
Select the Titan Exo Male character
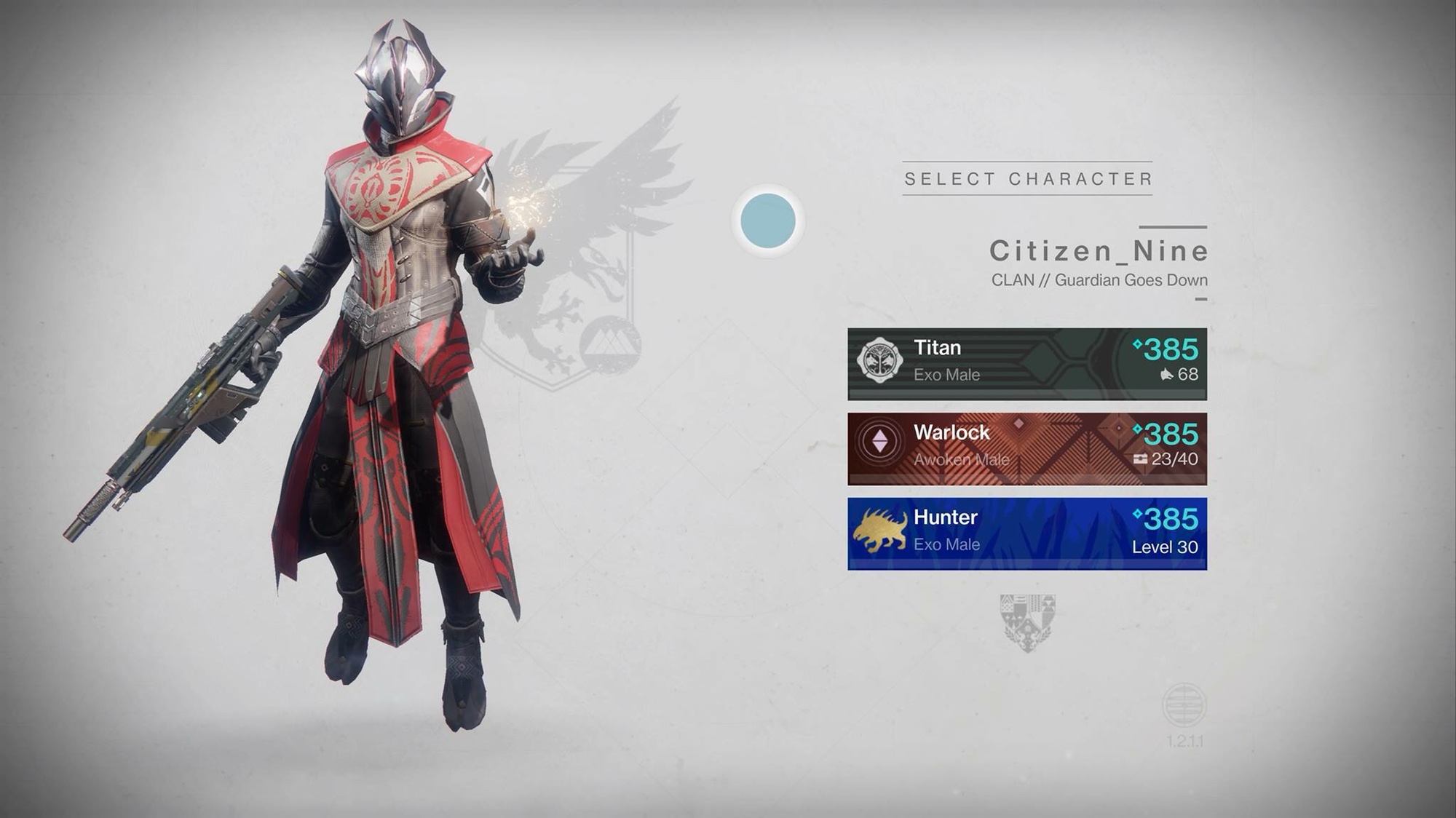[1026, 363]
